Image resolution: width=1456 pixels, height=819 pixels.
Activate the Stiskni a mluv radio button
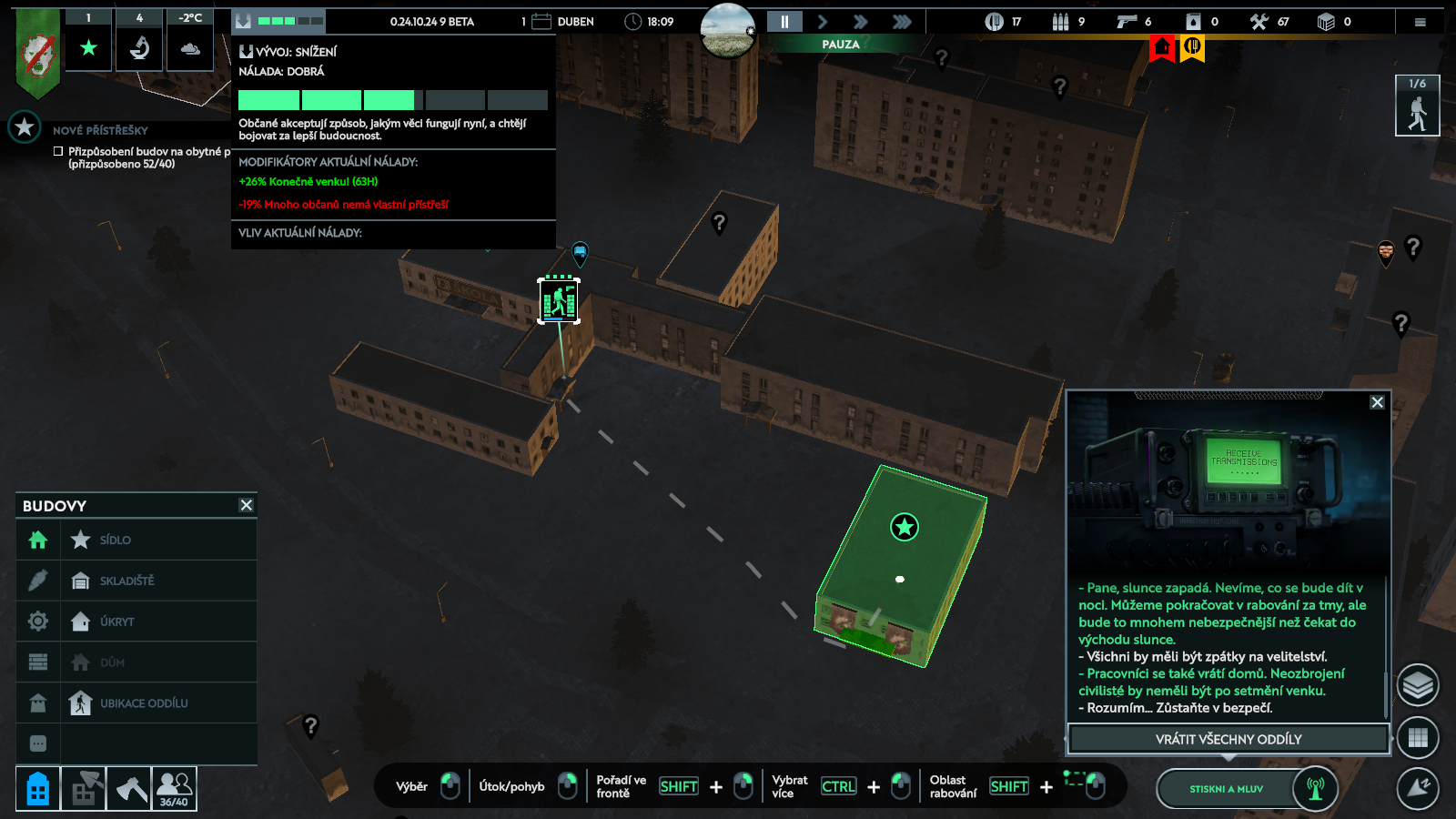[x=1226, y=789]
